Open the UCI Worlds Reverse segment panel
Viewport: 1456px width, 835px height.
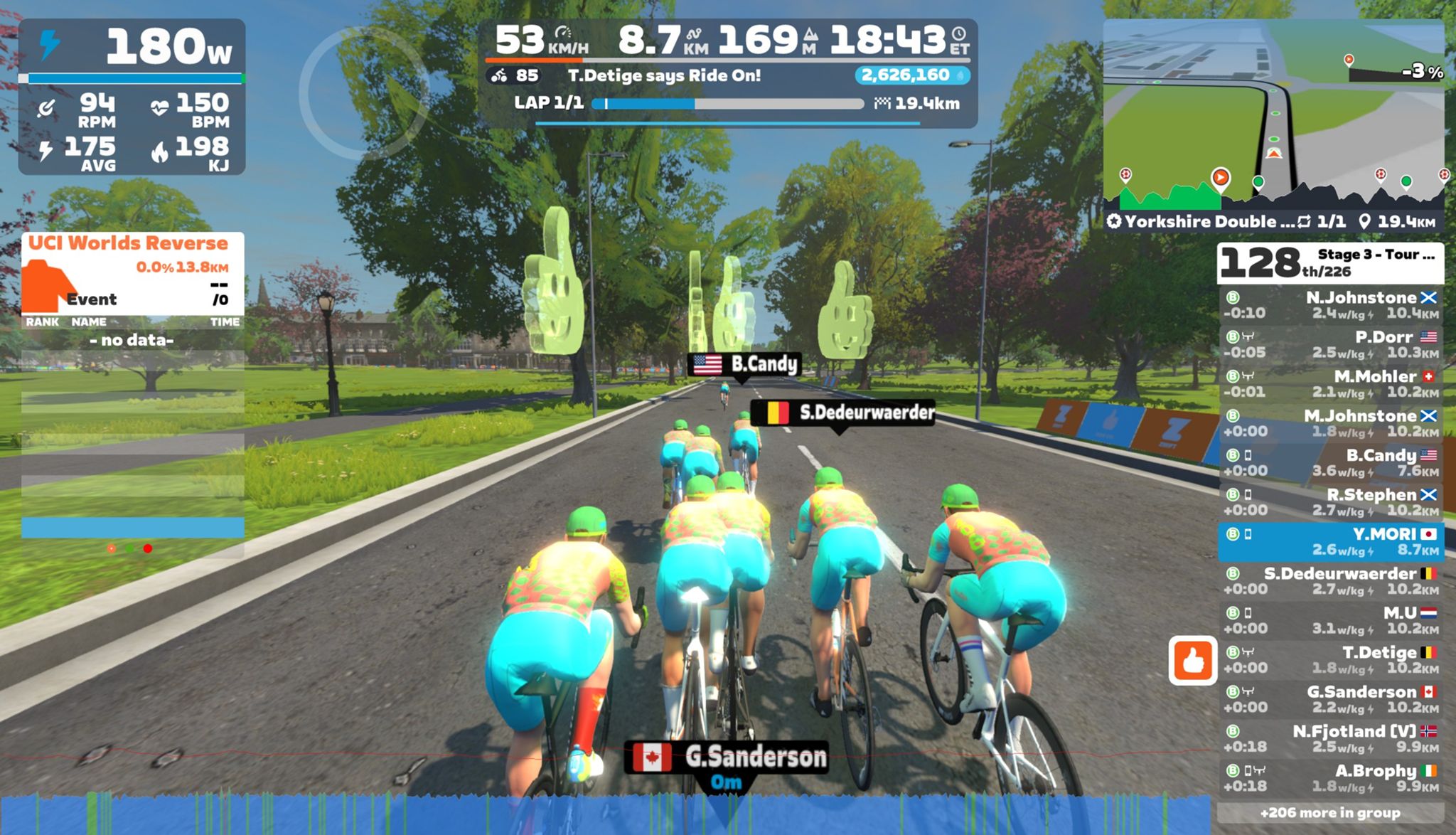(132, 273)
